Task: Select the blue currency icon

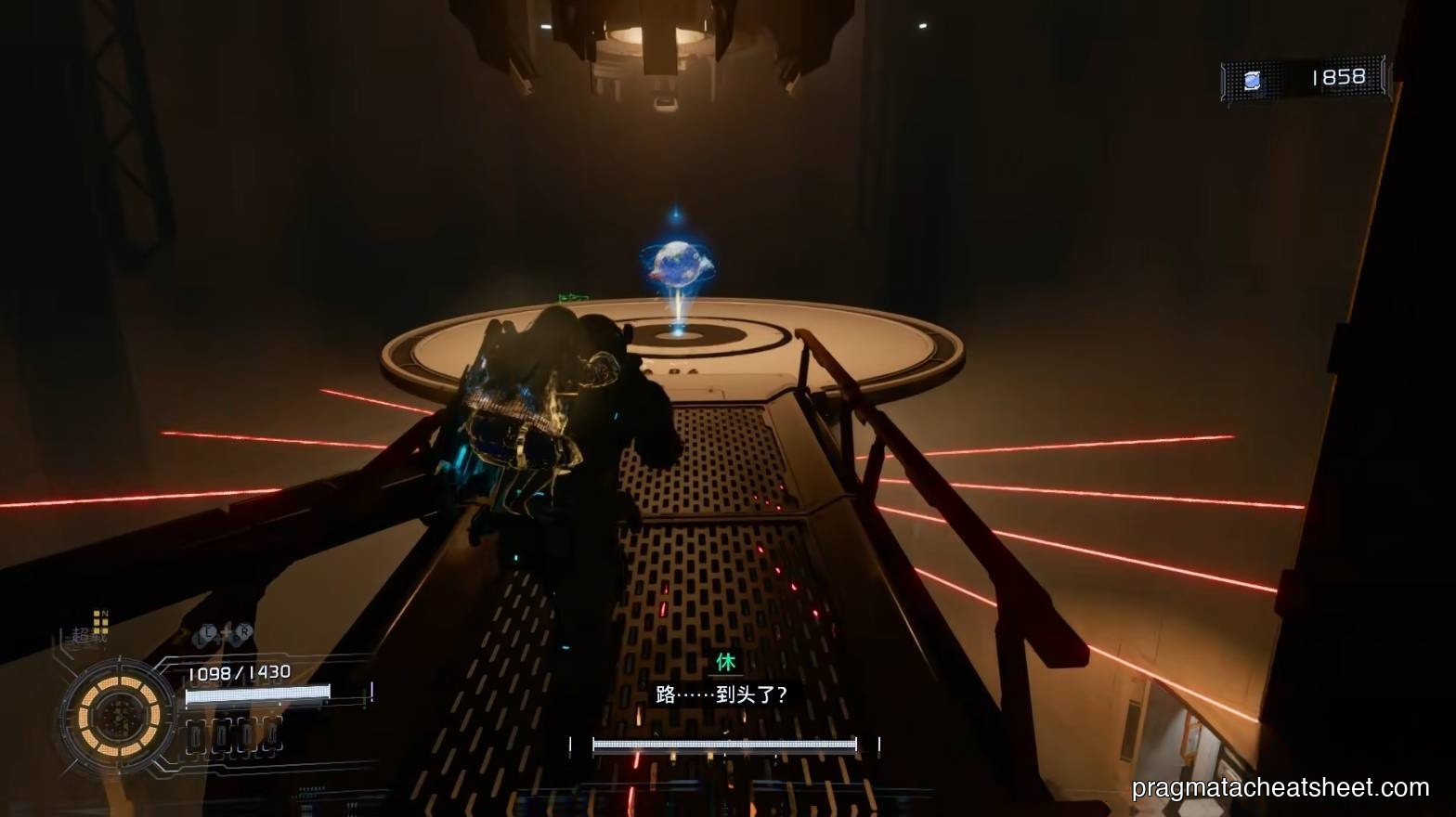Action: click(x=1252, y=80)
